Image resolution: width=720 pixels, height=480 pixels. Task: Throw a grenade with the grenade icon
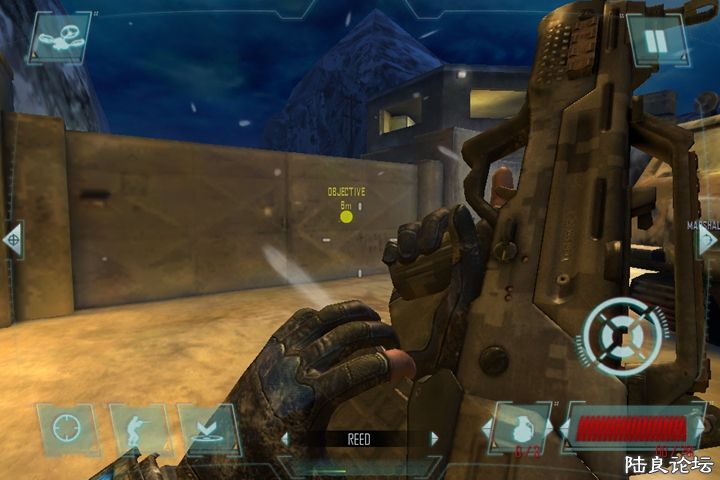click(522, 430)
